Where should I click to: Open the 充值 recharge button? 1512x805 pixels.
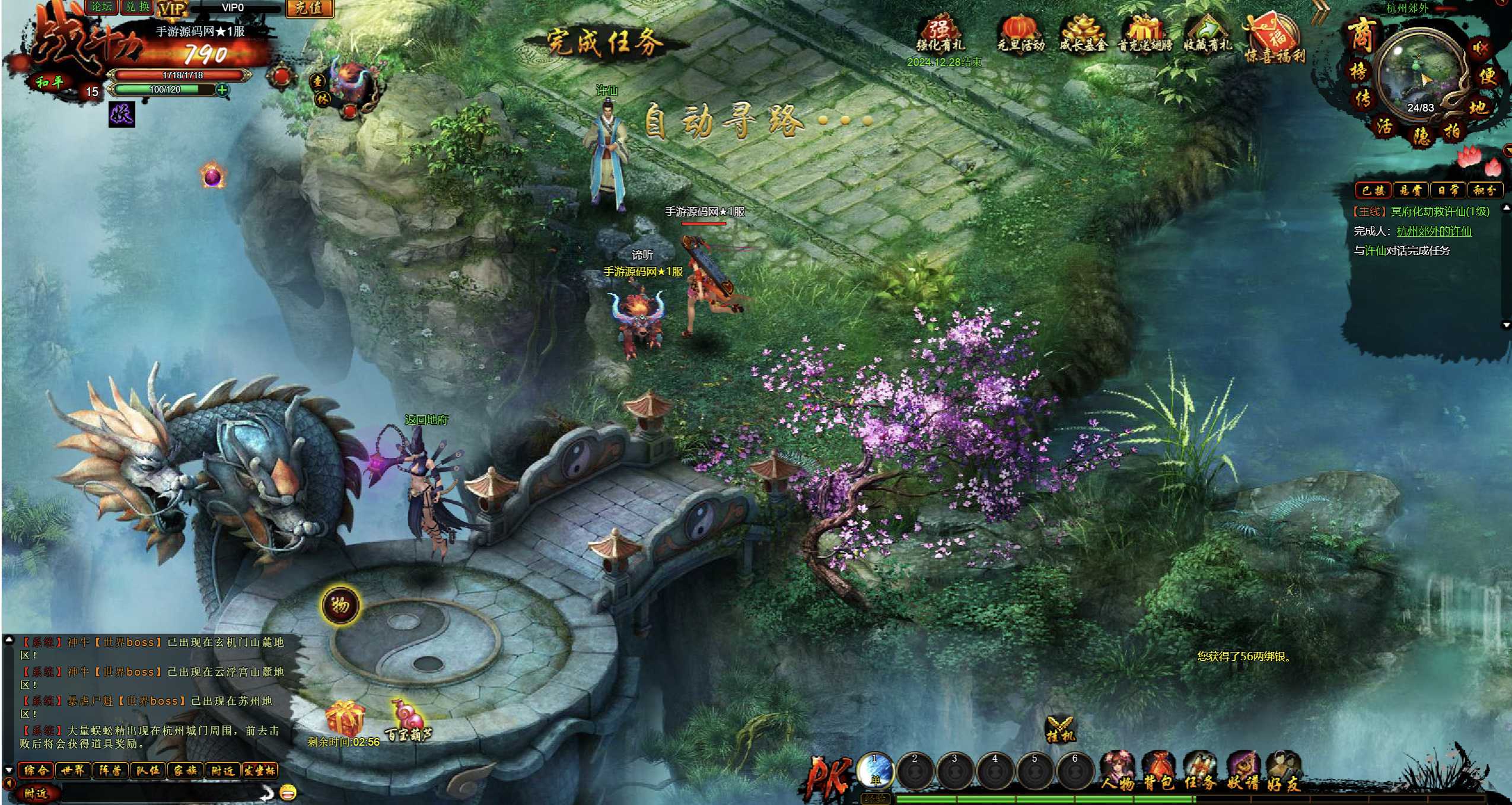309,8
